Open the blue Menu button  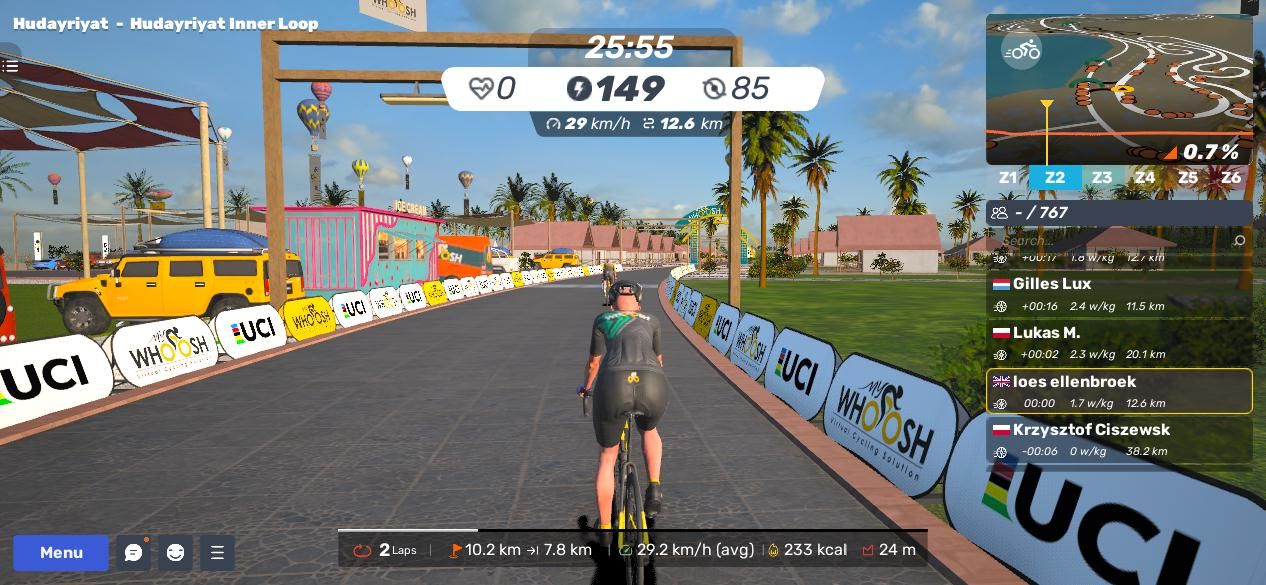61,552
